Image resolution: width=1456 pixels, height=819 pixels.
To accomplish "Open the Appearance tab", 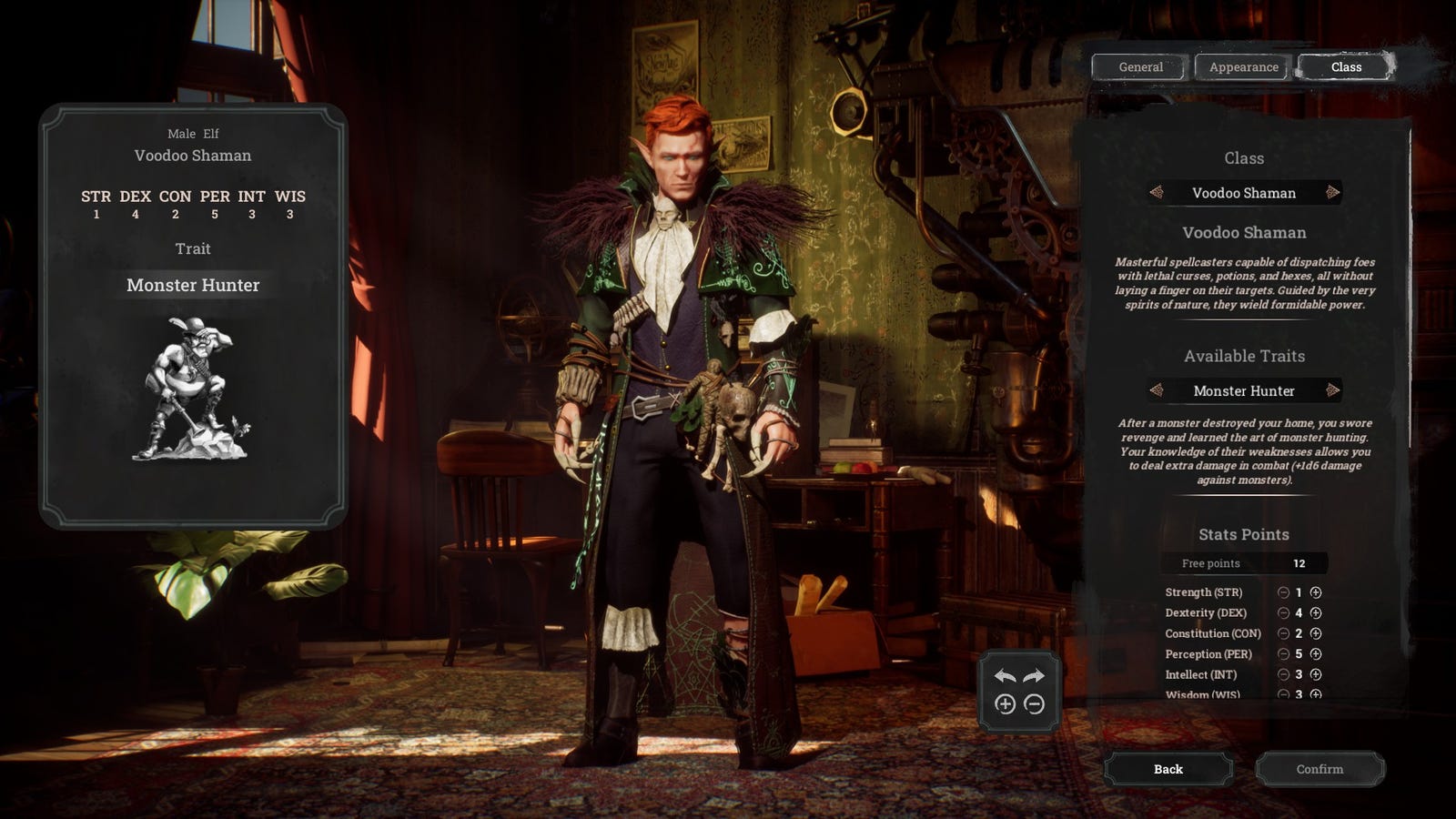I will [x=1243, y=67].
